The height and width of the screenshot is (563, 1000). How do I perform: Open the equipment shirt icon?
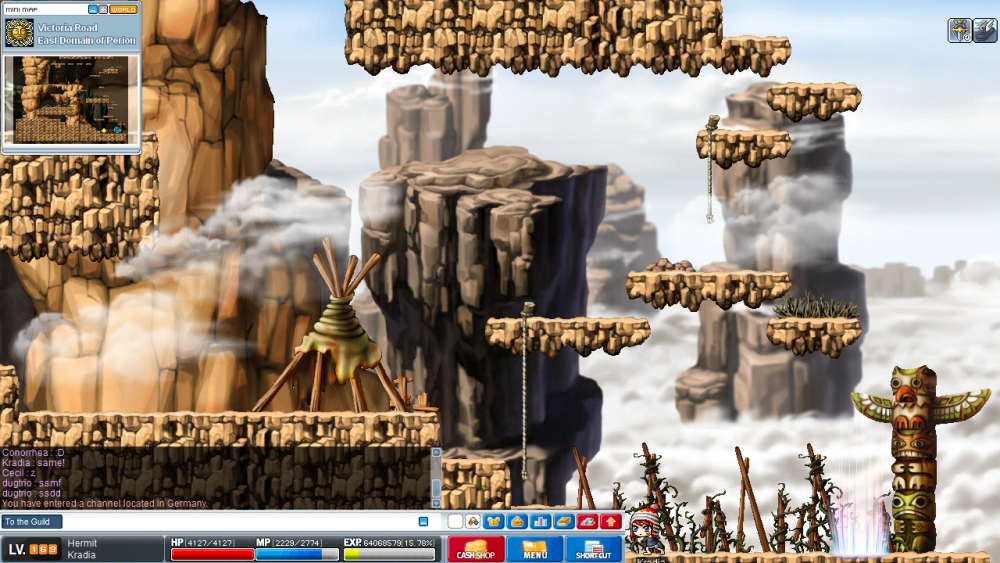click(x=492, y=522)
